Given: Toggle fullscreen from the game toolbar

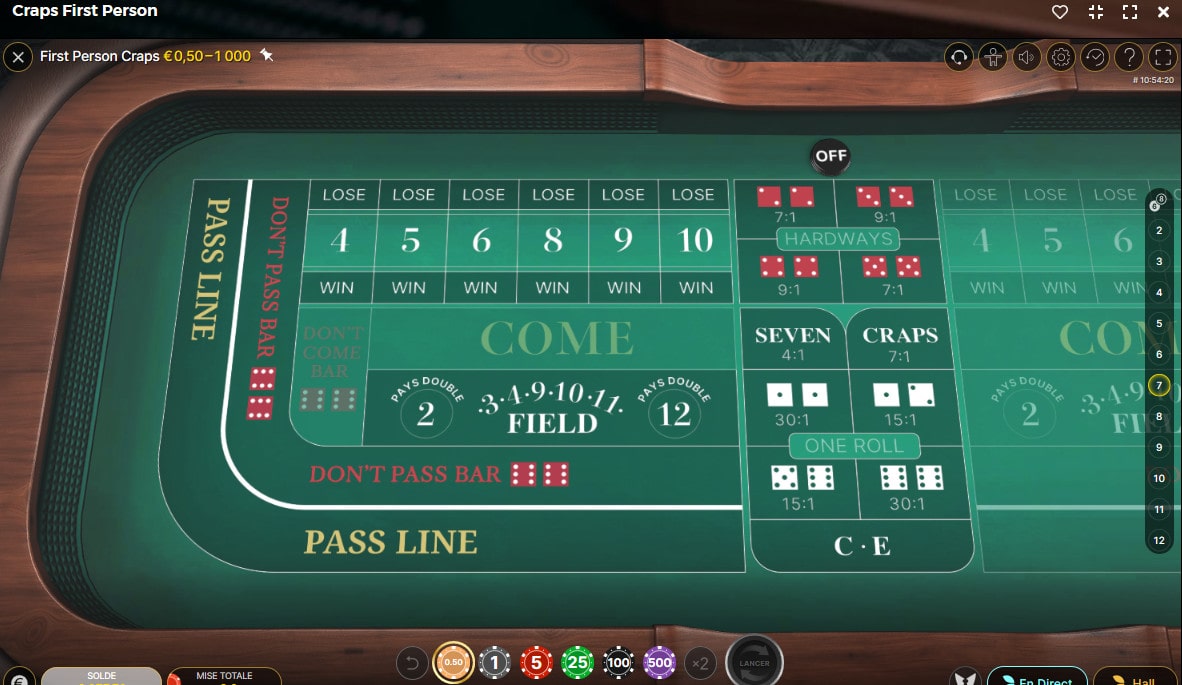Looking at the screenshot, I should click(1162, 57).
